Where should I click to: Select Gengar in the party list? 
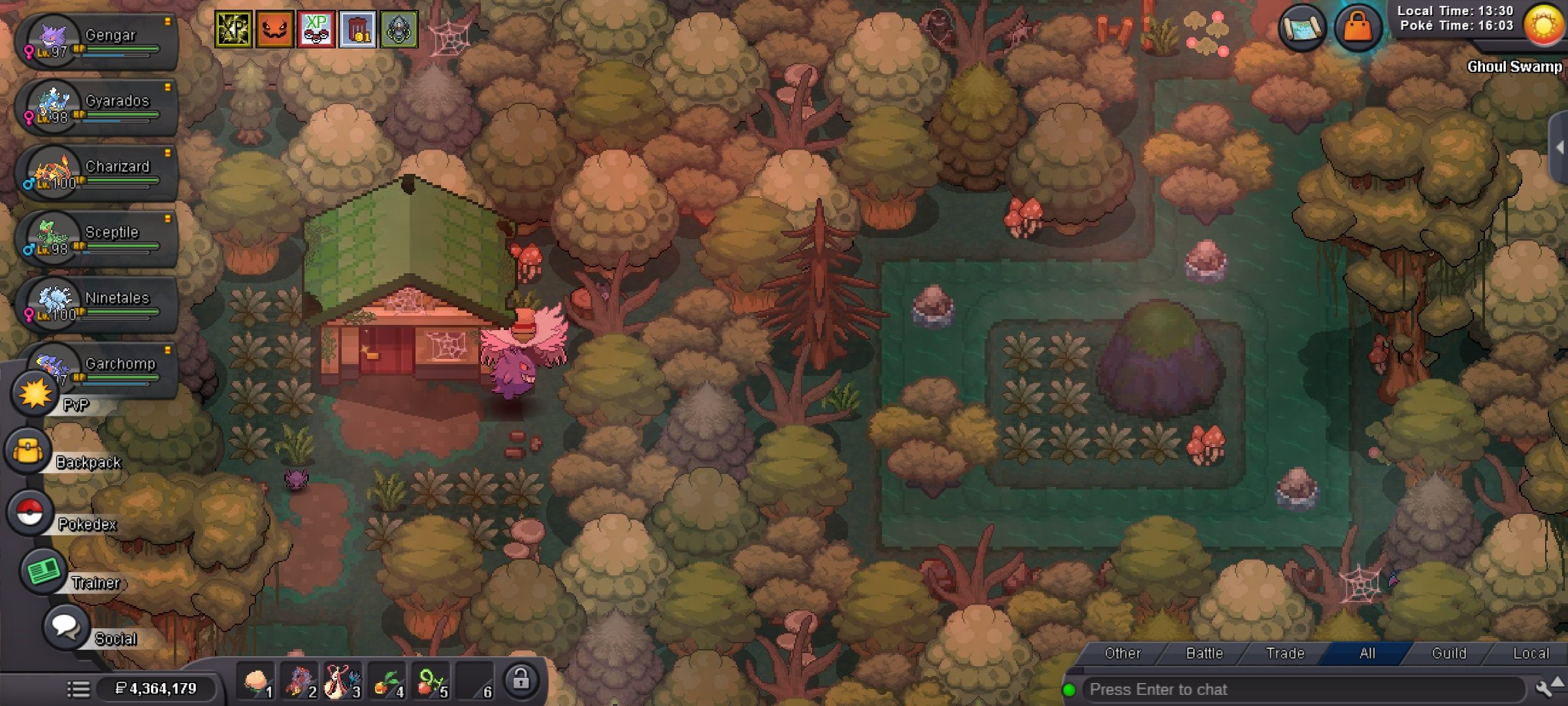[x=98, y=42]
